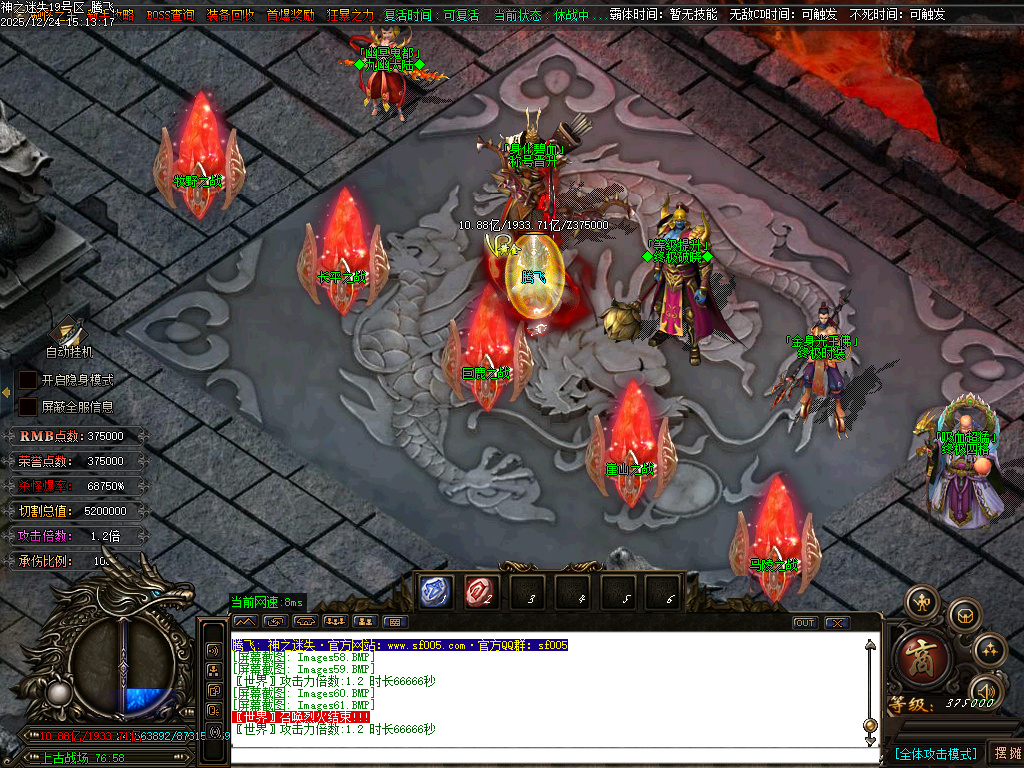Open the 装备回收 equipment recycling menu
The image size is (1024, 768).
pyautogui.click(x=230, y=16)
